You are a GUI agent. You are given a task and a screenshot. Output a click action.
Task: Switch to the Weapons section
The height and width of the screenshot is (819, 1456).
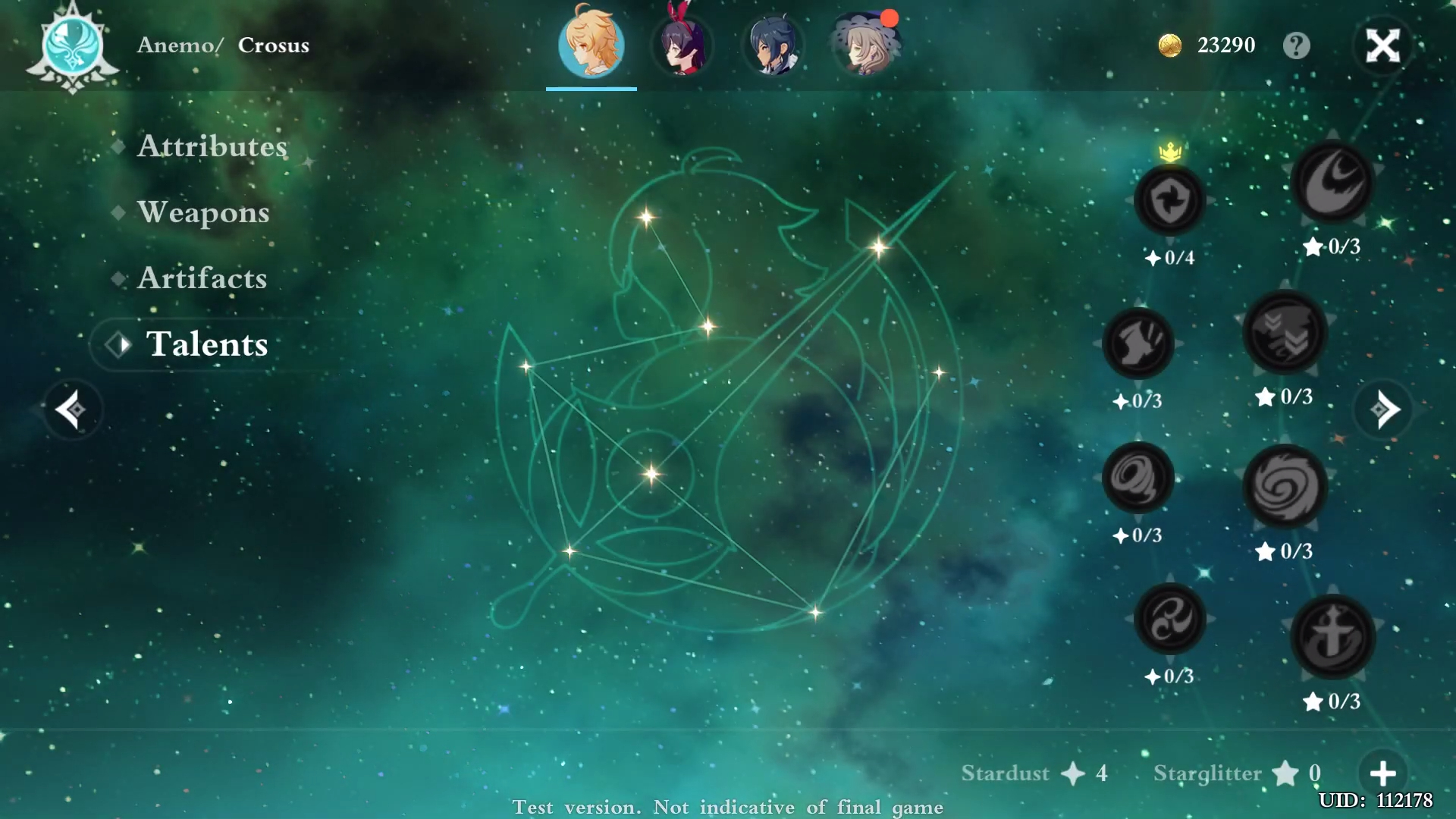(x=202, y=212)
